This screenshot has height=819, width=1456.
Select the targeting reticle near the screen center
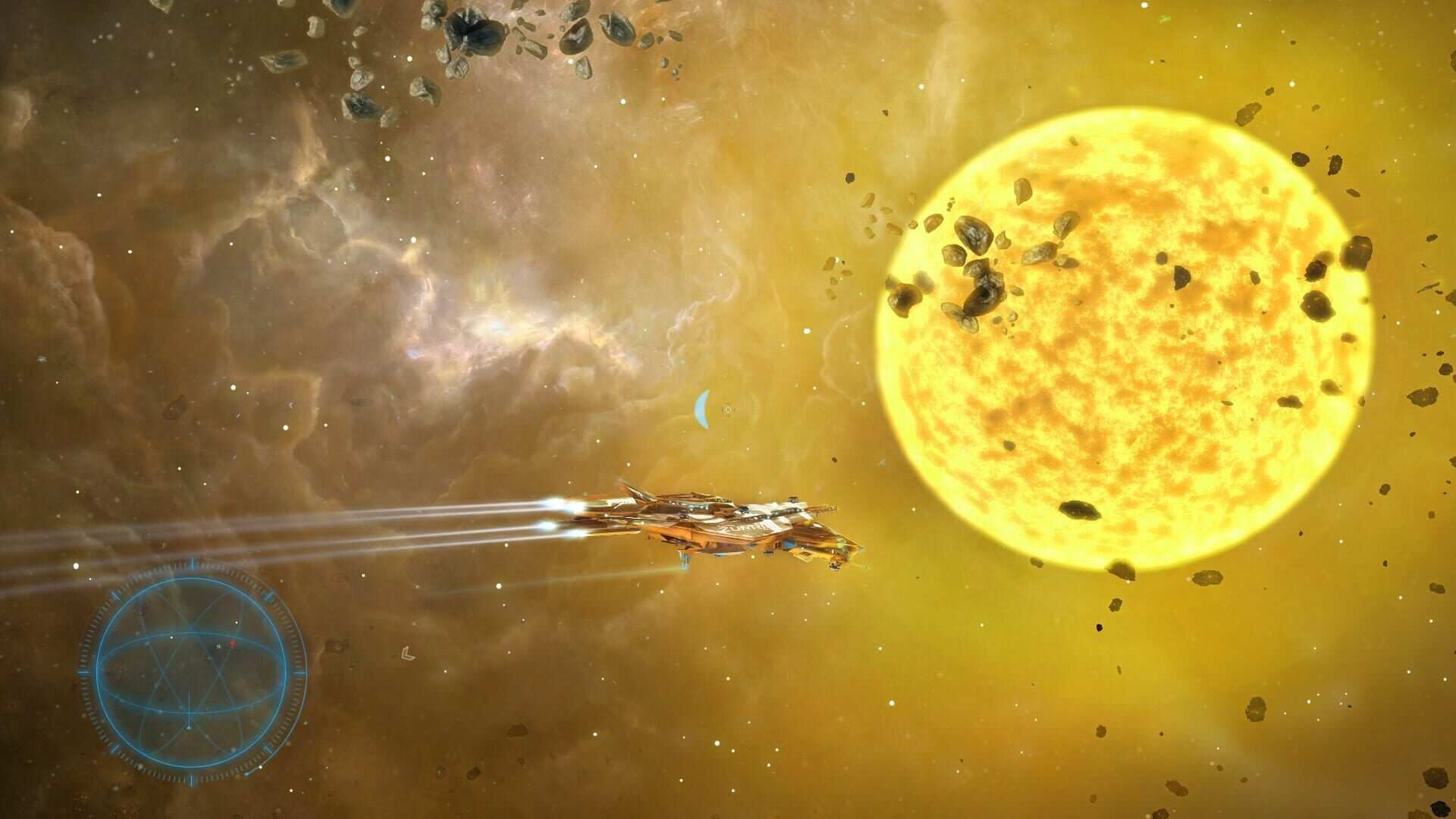(x=728, y=409)
